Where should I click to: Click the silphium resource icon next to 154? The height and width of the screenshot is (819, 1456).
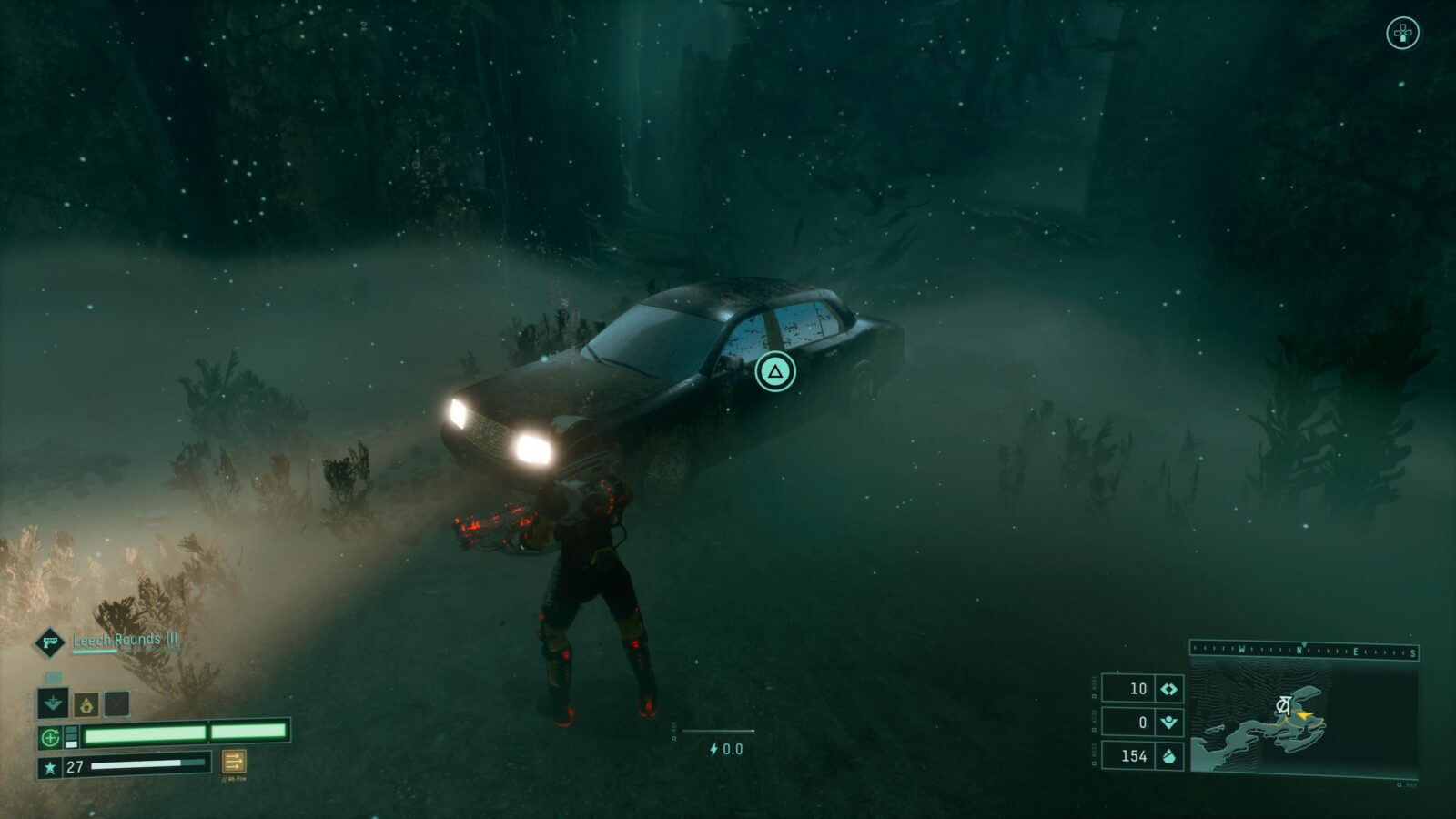(x=1169, y=756)
